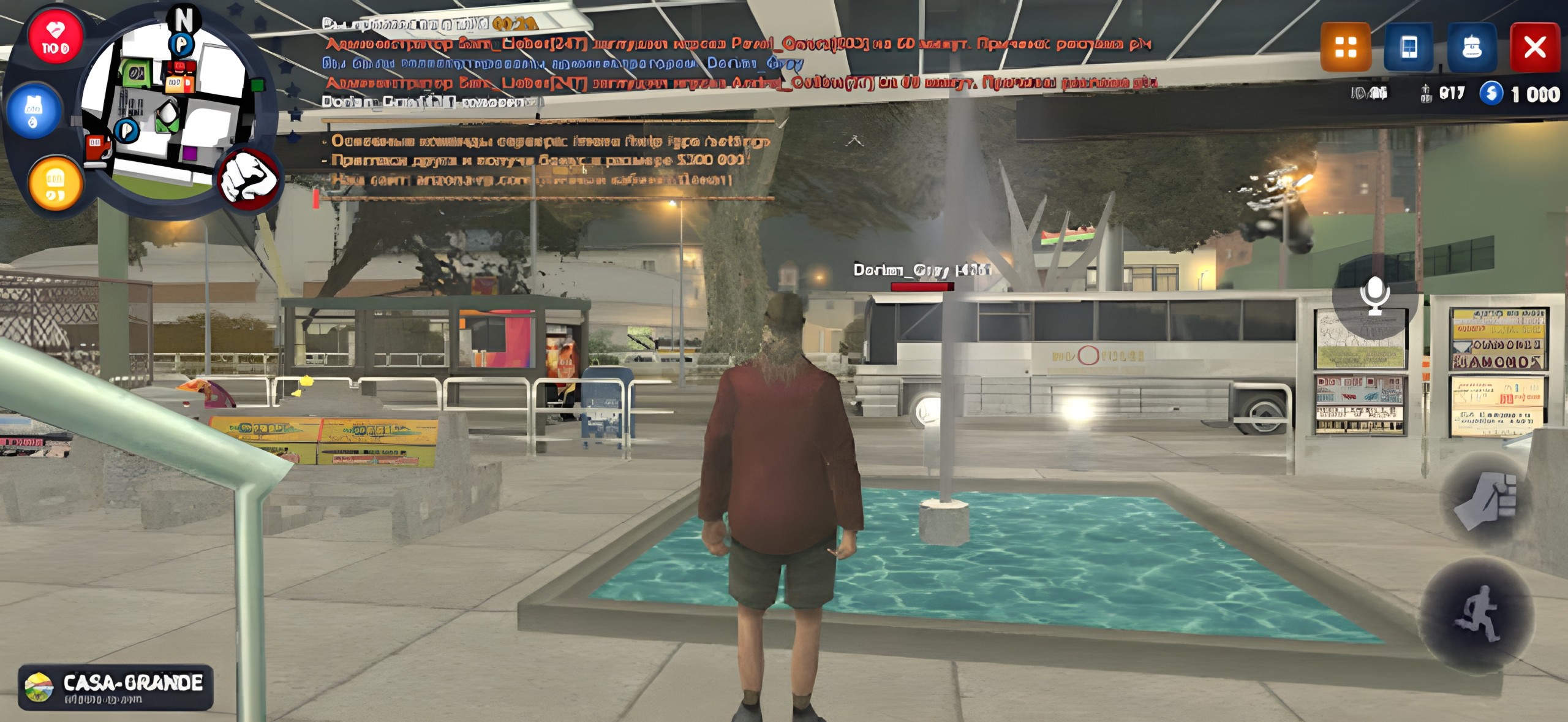Close the HUD with the red X
This screenshot has width=1568, height=722.
1535,47
